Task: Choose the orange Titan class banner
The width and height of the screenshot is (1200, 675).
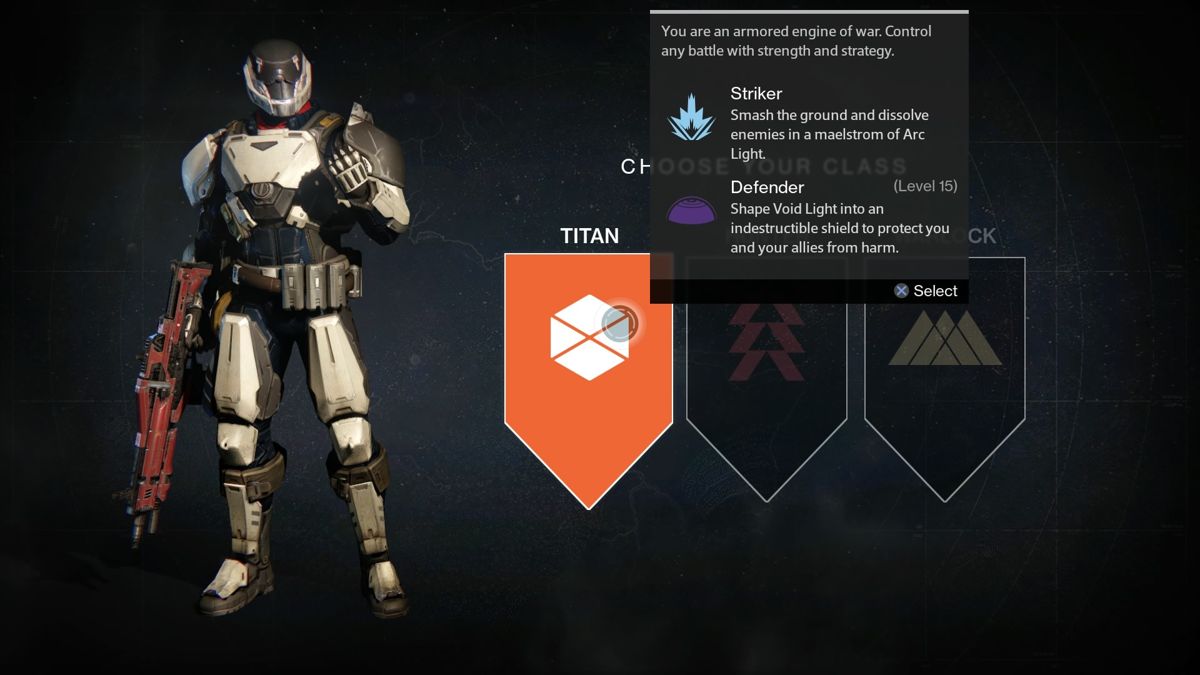Action: [588, 370]
